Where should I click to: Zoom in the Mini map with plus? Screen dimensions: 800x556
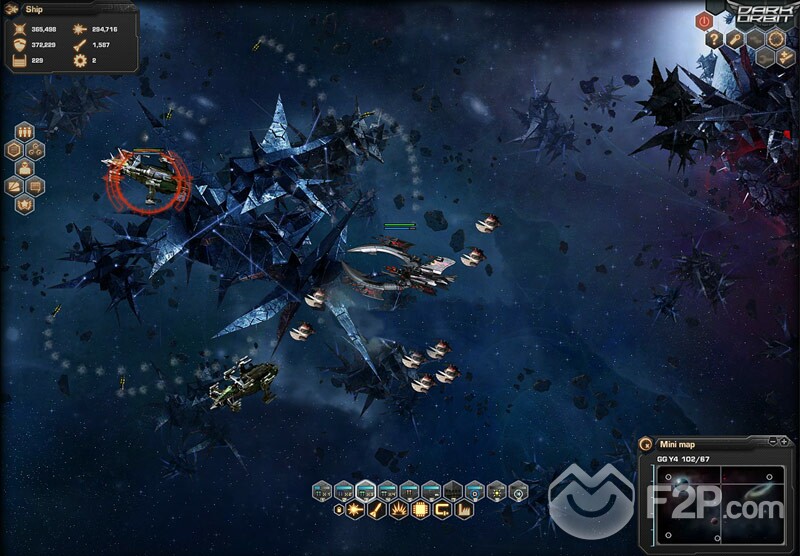(x=786, y=441)
